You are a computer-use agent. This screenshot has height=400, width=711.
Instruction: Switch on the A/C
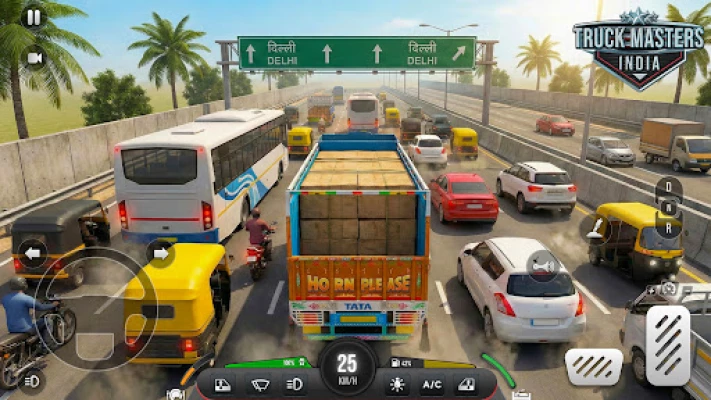click(432, 384)
